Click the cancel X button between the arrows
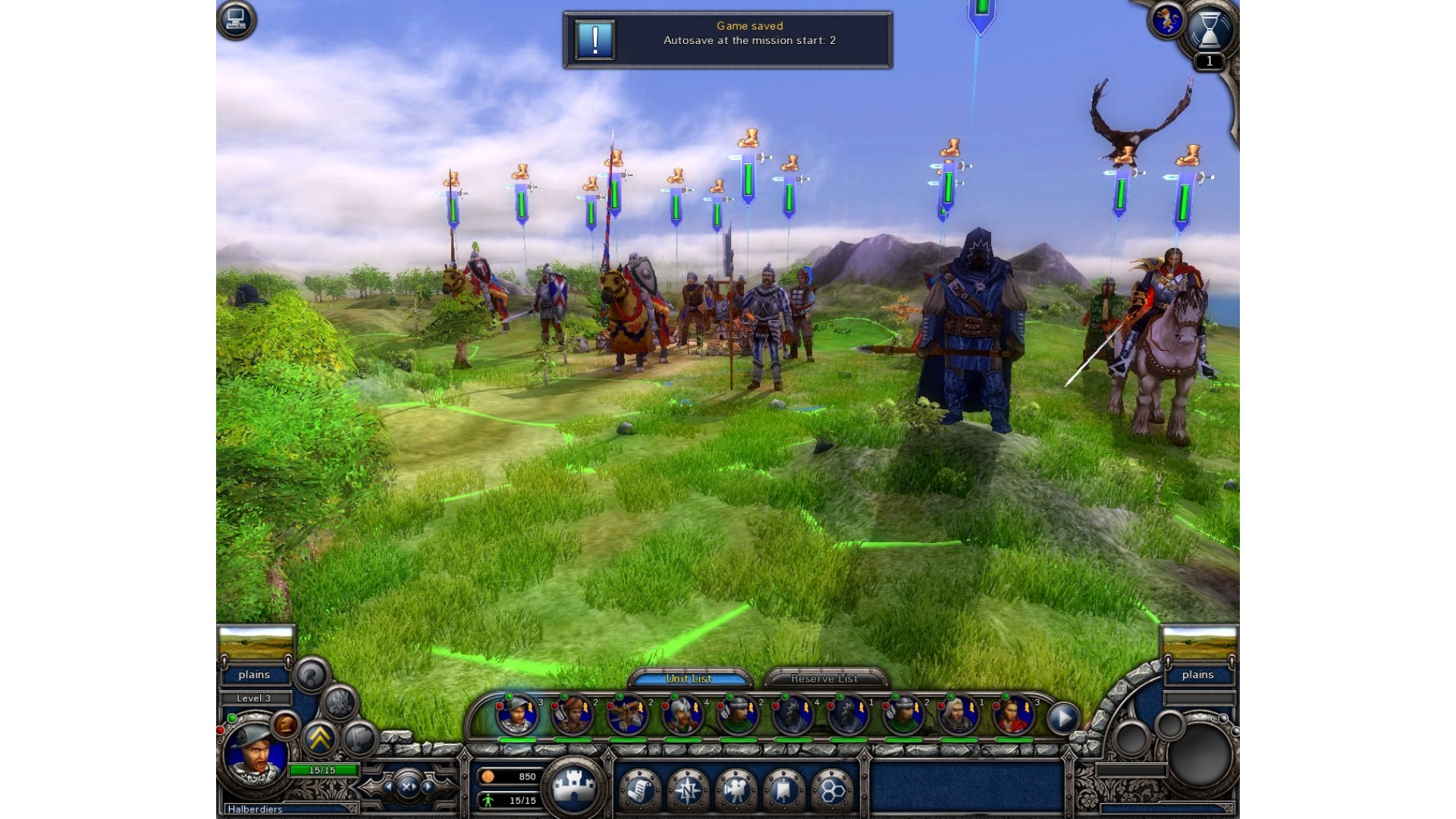Image resolution: width=1456 pixels, height=819 pixels. 409,786
